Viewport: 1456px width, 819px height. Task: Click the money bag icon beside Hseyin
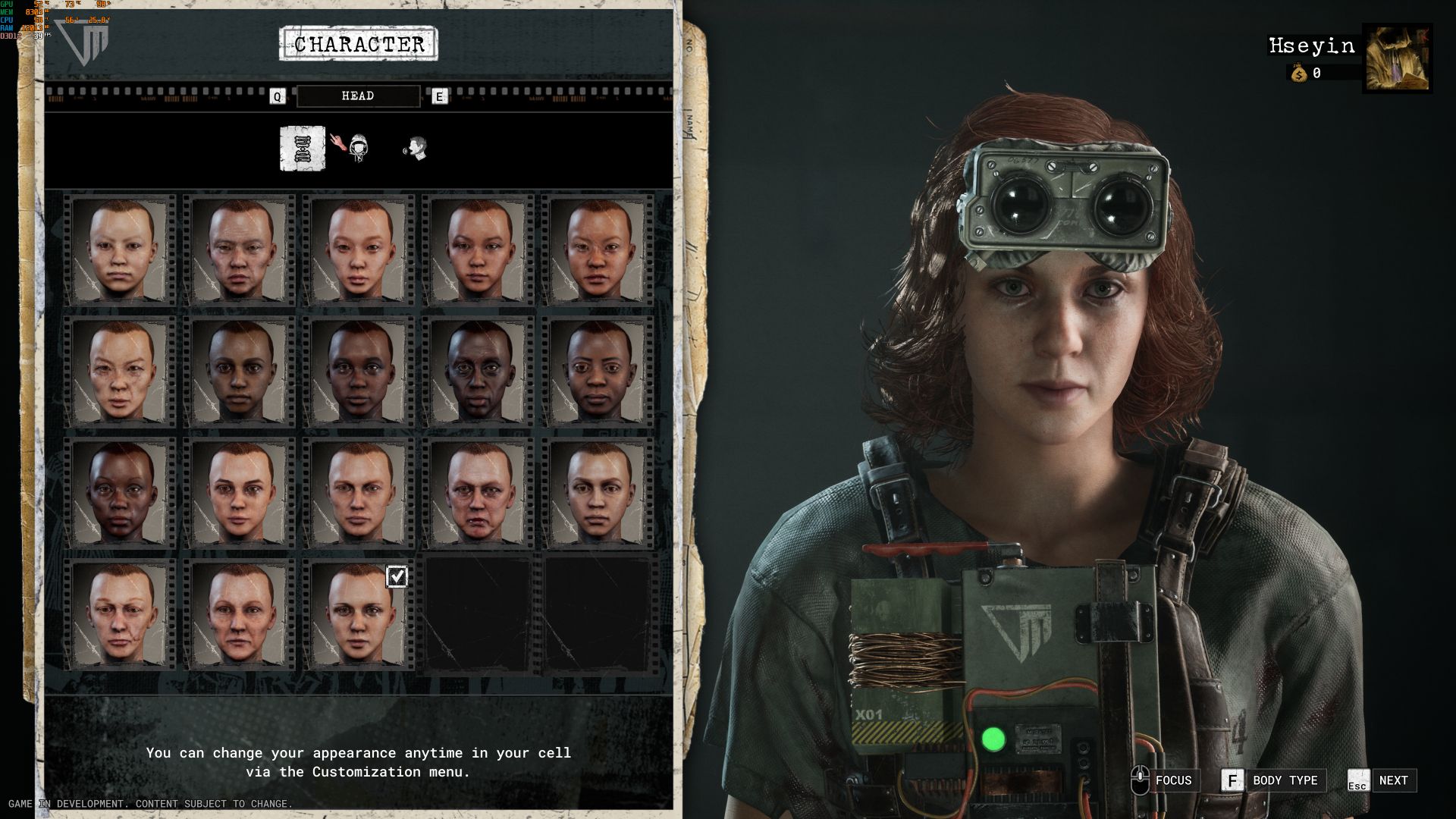click(x=1298, y=73)
